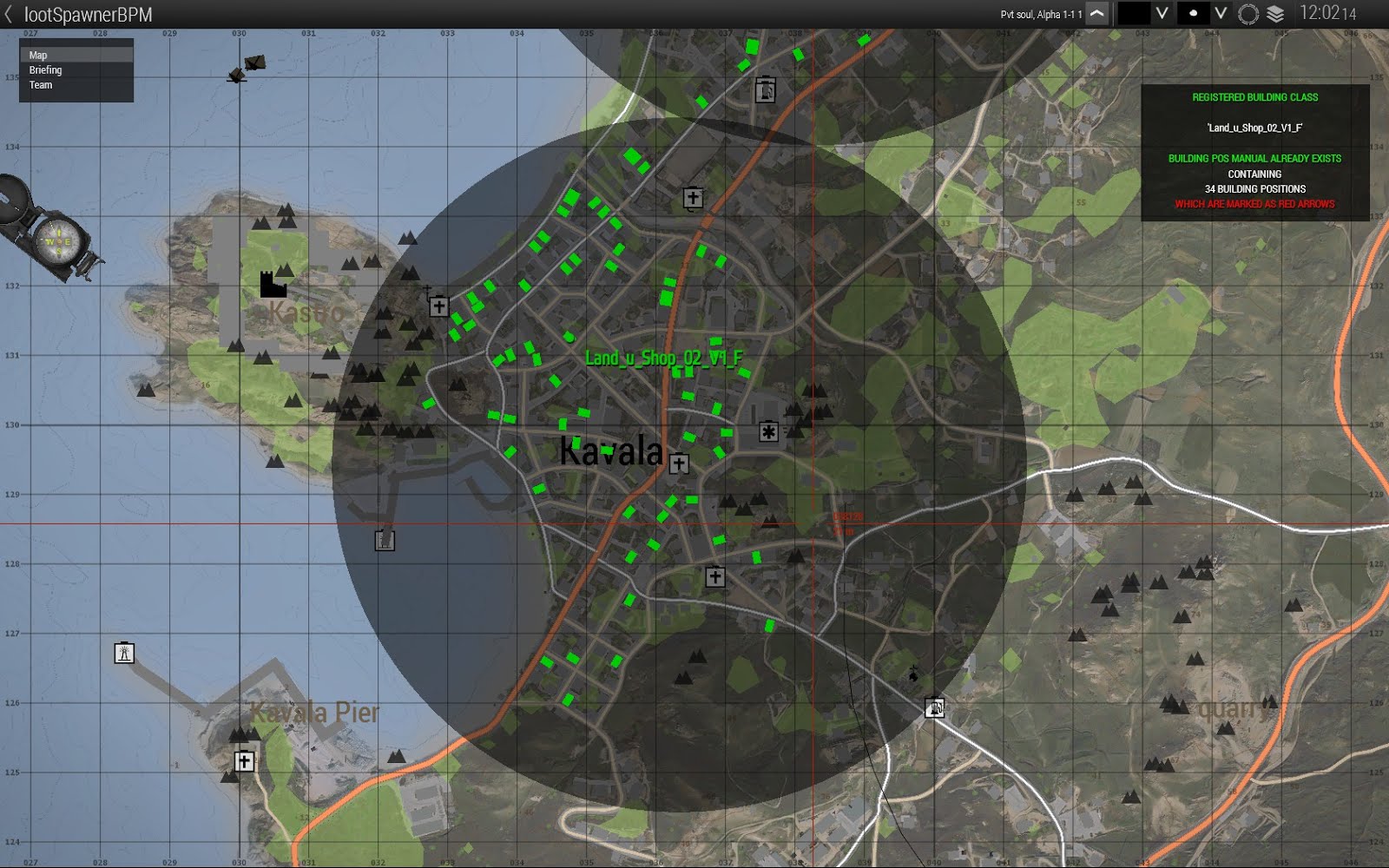Click the circular GPS marker icon in top bar

pos(1247,14)
